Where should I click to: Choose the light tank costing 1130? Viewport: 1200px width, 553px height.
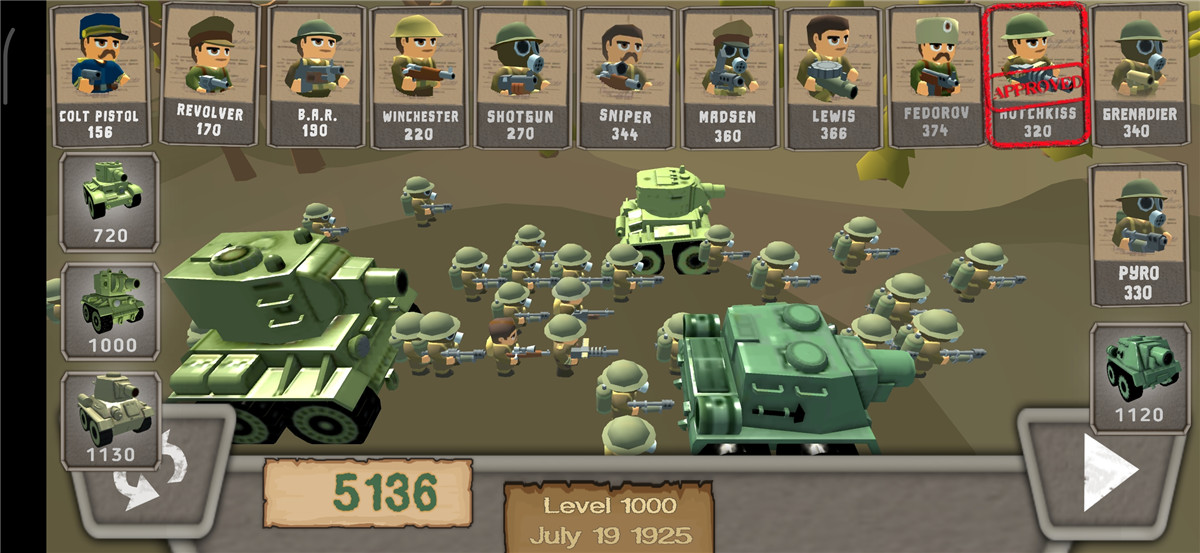[x=110, y=420]
